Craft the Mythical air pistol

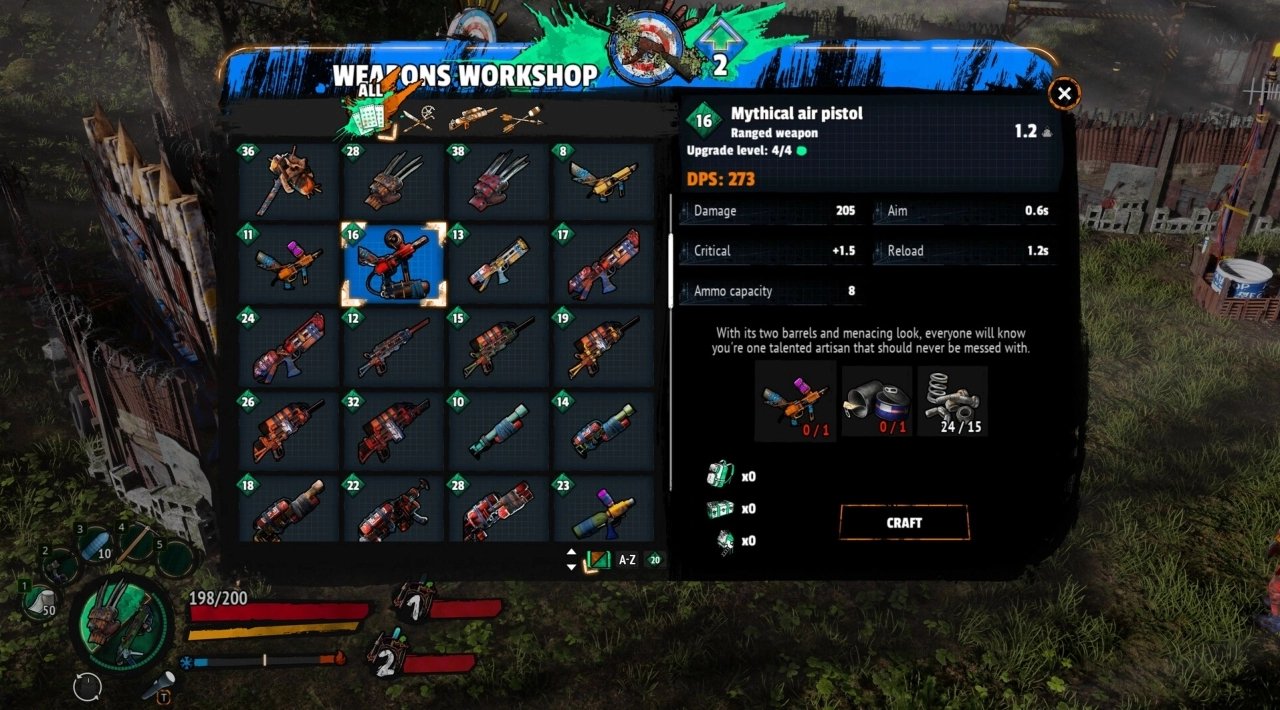point(904,523)
